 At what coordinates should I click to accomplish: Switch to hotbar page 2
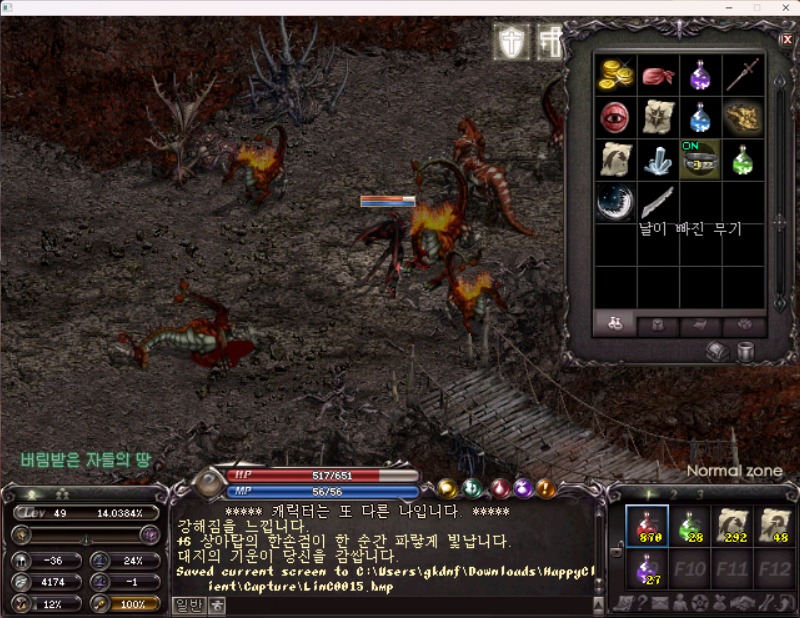[674, 494]
